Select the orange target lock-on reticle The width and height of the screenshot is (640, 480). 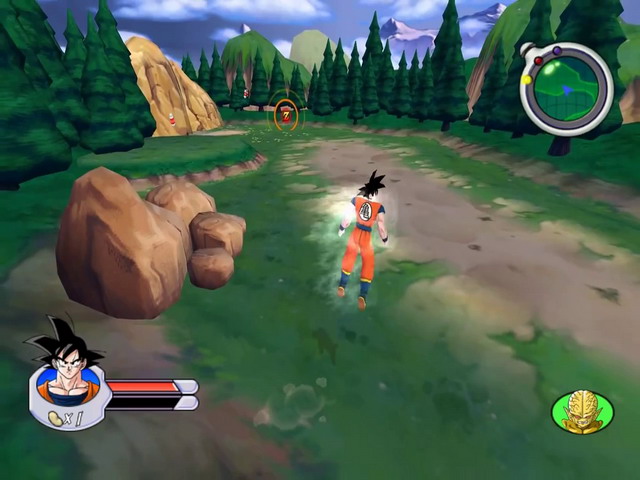pyautogui.click(x=286, y=115)
